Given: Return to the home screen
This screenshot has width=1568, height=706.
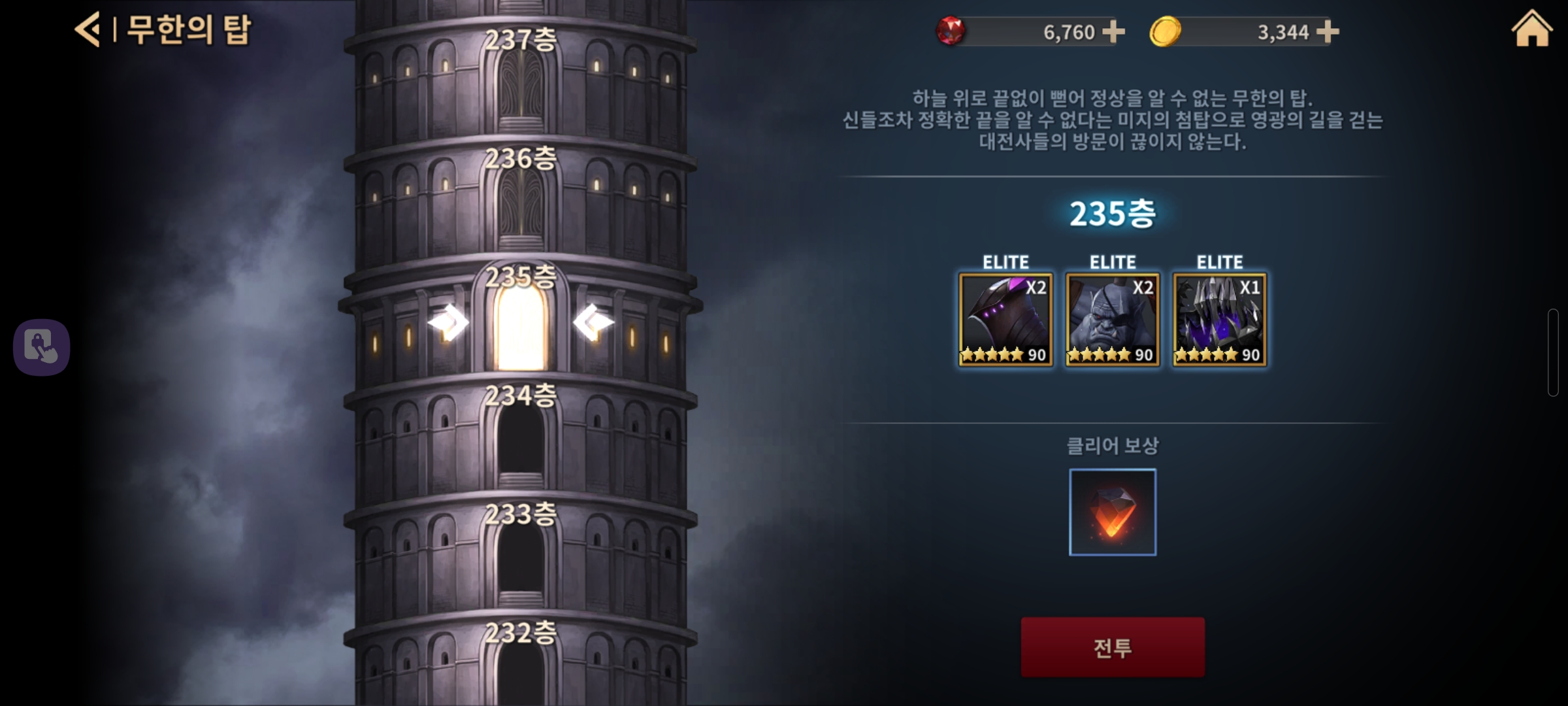Looking at the screenshot, I should coord(1531,29).
